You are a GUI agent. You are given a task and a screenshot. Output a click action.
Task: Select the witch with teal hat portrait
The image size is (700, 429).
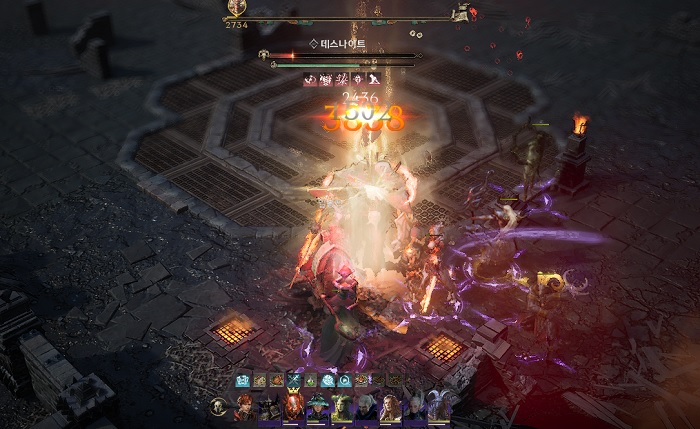click(318, 408)
